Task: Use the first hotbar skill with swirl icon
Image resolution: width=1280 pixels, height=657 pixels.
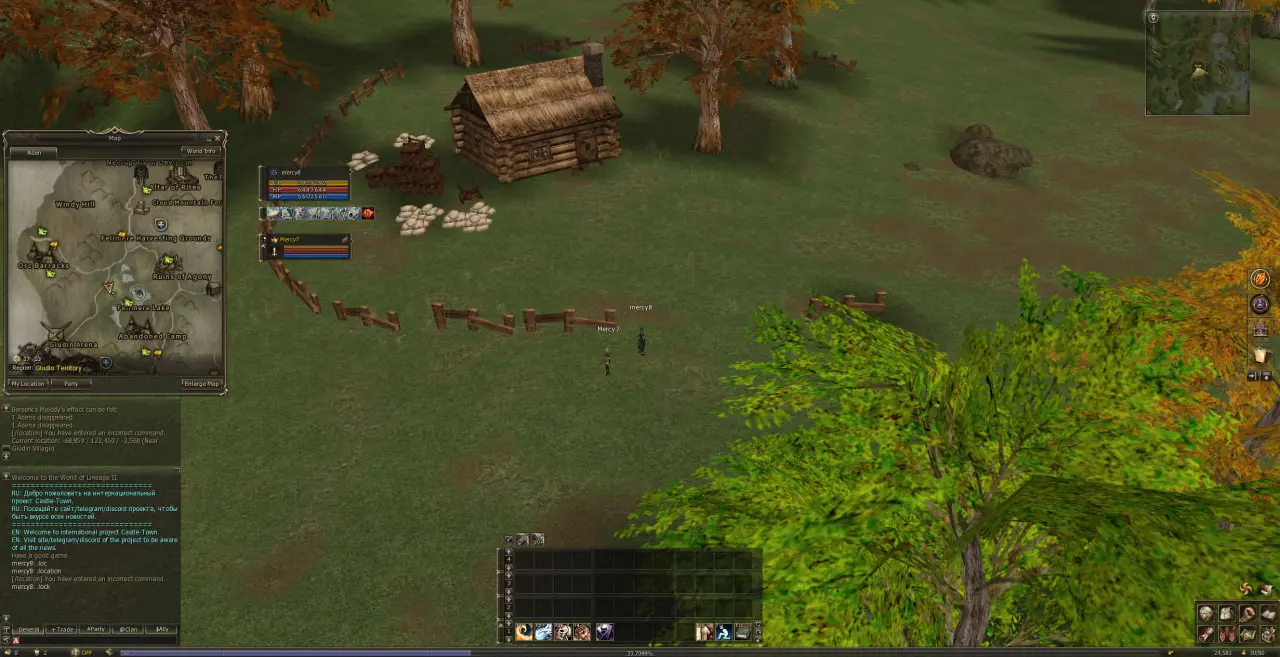Action: coord(524,632)
